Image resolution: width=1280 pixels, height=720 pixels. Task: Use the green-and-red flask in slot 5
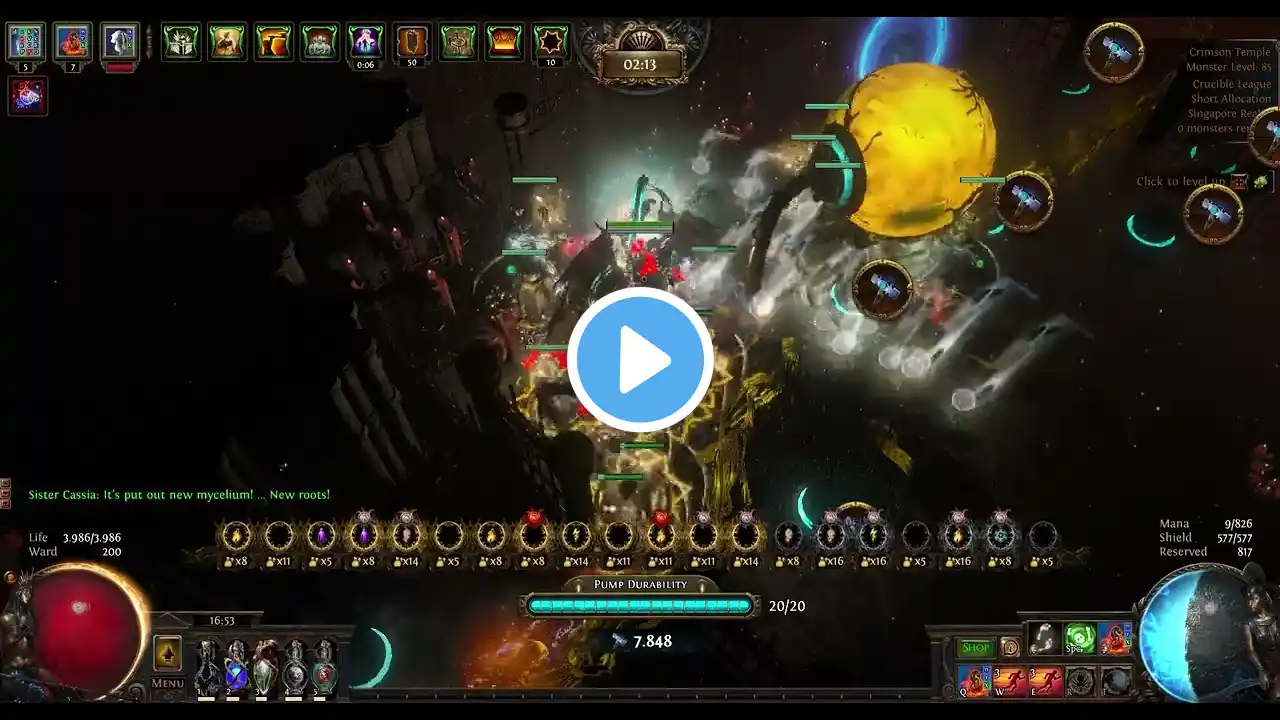point(324,667)
